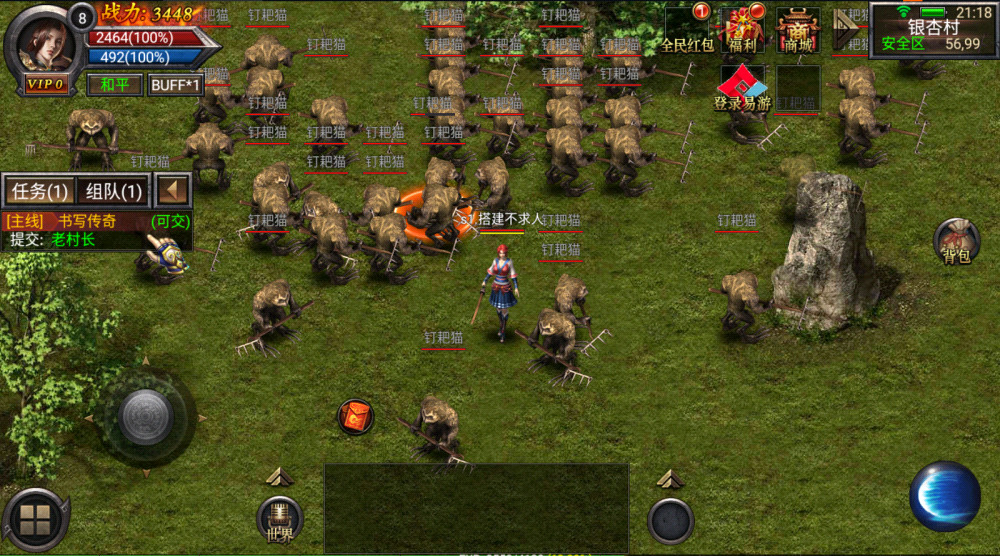Visit the 商城 shop
Image resolution: width=1000 pixels, height=556 pixels.
798,30
